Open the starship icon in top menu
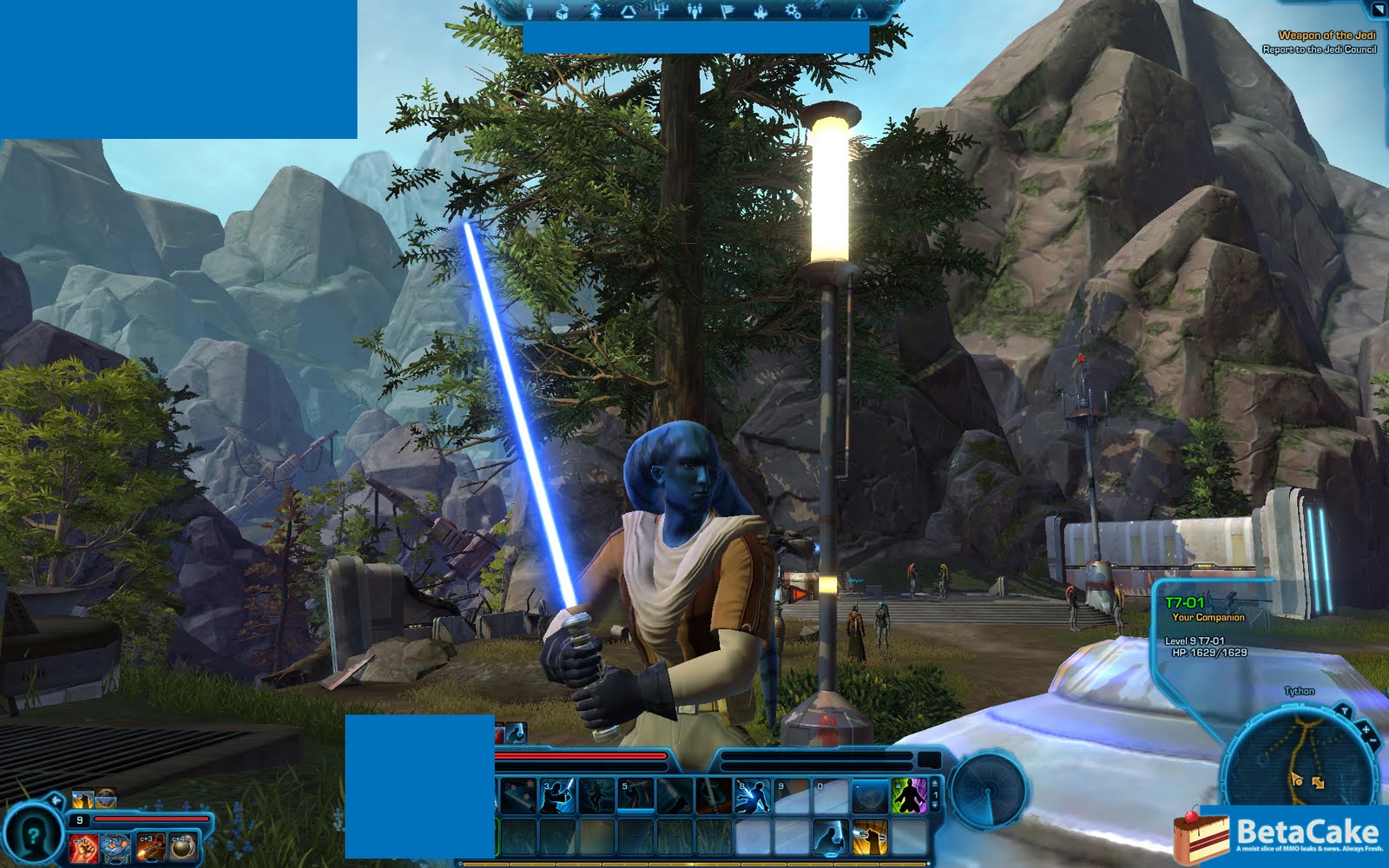This screenshot has height=868, width=1389. [760, 11]
